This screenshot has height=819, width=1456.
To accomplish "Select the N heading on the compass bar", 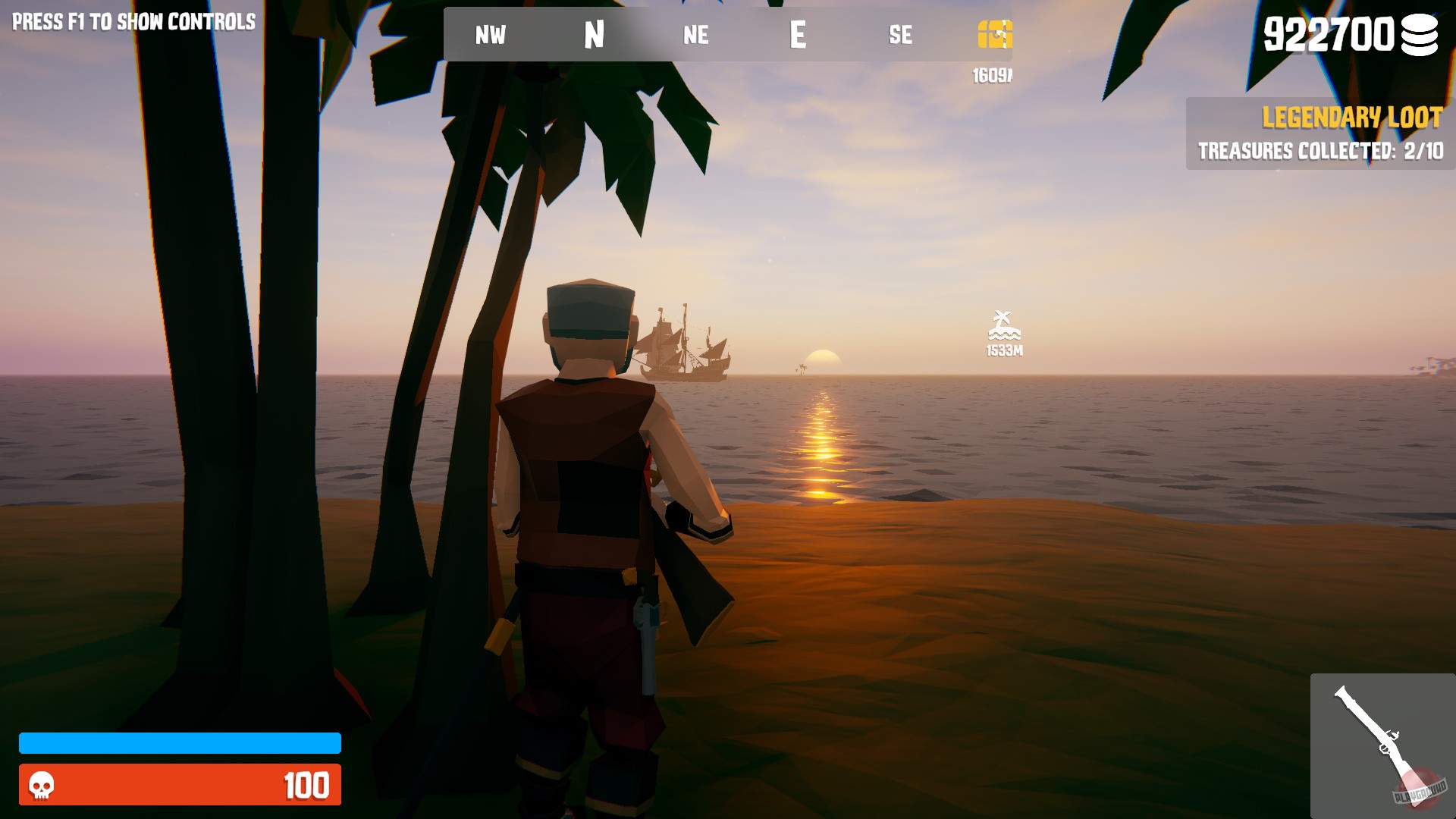I will click(x=594, y=35).
